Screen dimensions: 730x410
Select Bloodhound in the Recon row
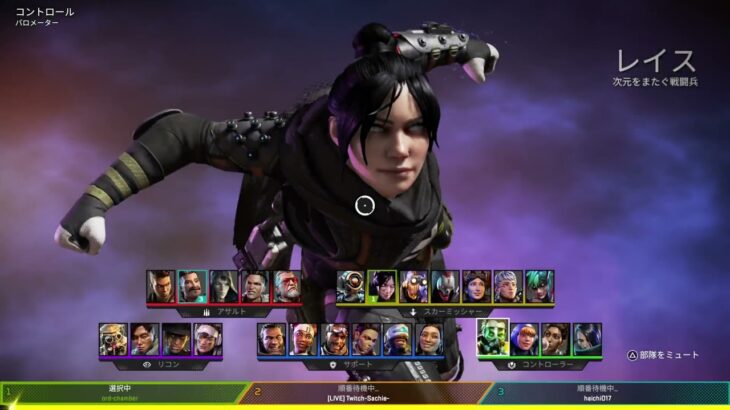[x=113, y=339]
